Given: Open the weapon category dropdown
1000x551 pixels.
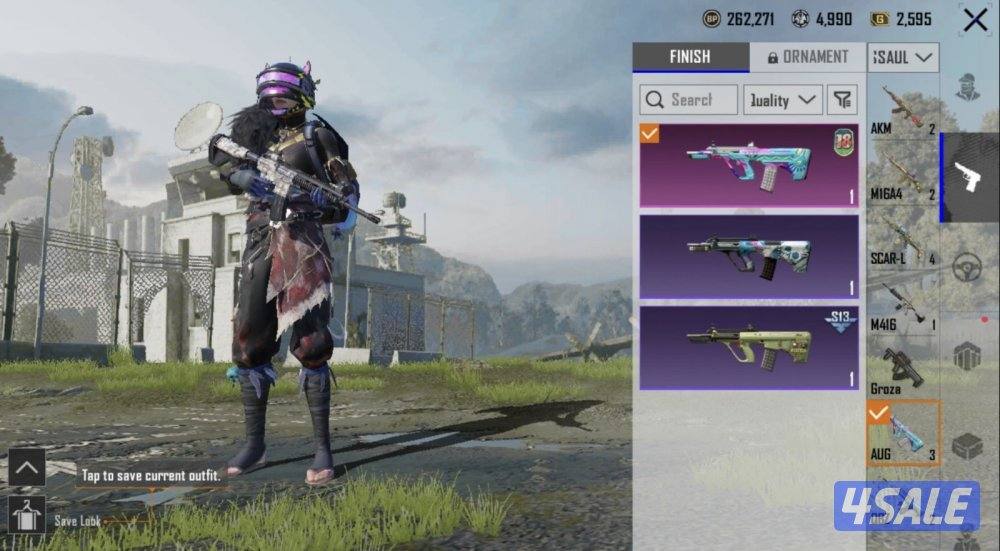Looking at the screenshot, I should point(904,57).
